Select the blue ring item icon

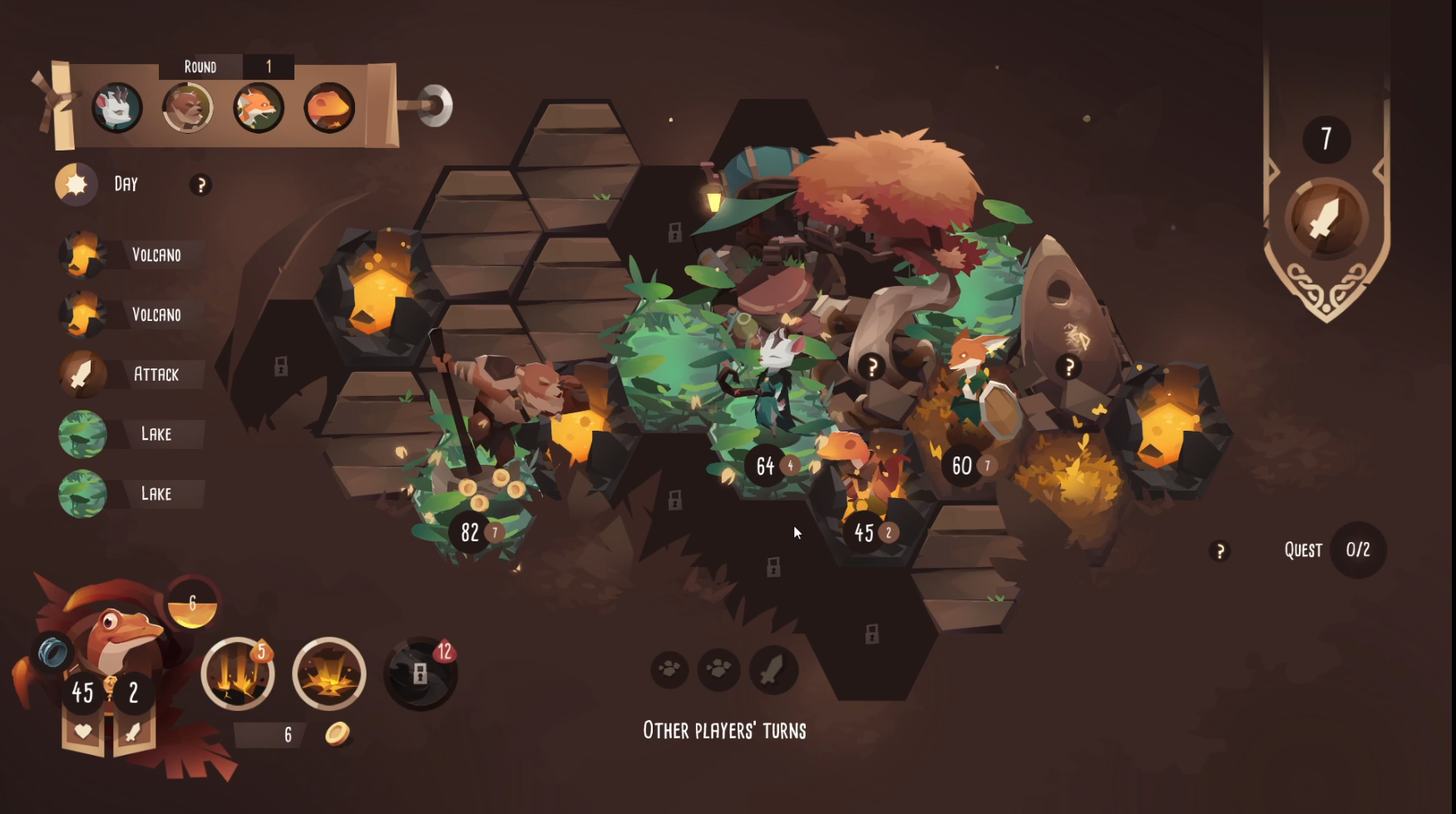pyautogui.click(x=52, y=652)
